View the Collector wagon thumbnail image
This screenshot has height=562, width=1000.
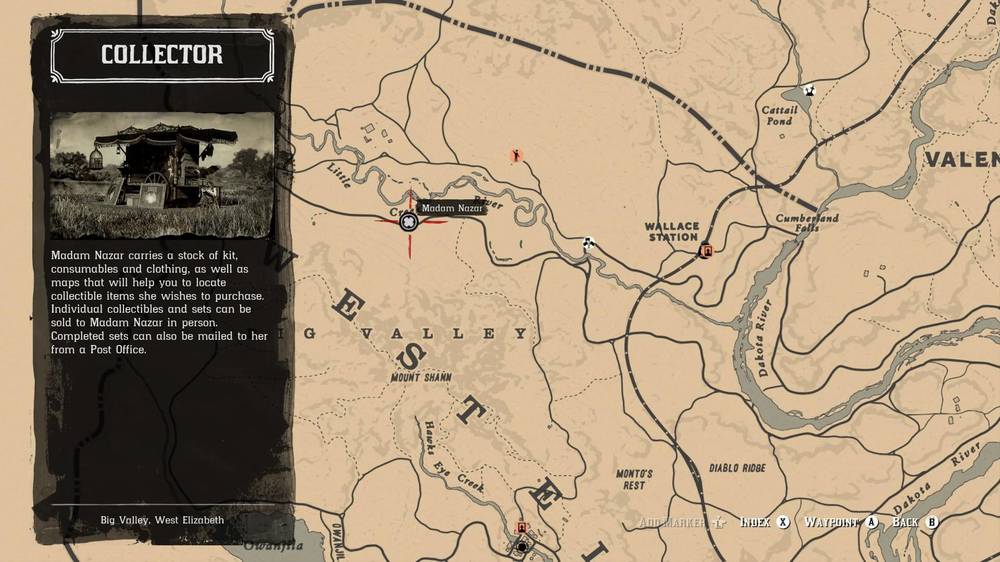tap(162, 174)
